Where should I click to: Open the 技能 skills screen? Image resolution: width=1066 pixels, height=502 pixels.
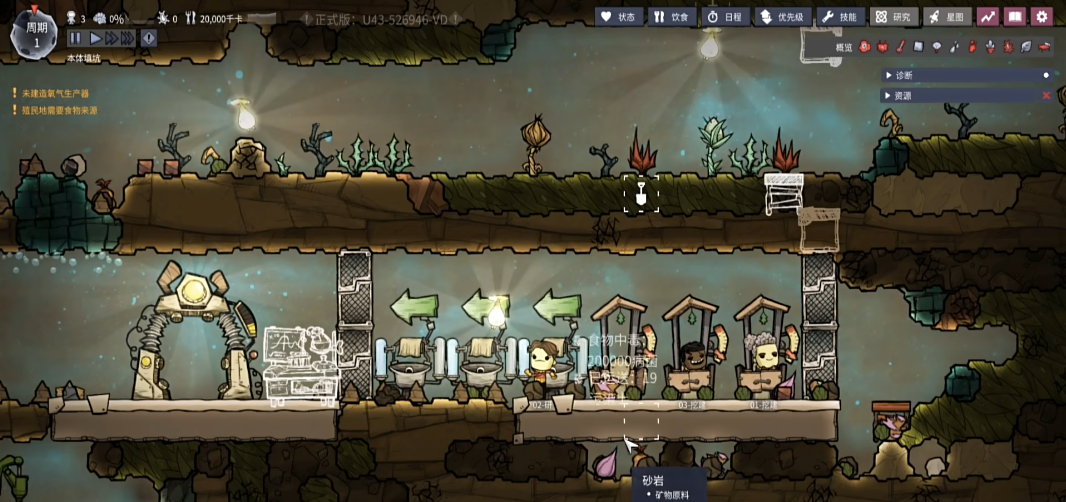(x=840, y=17)
